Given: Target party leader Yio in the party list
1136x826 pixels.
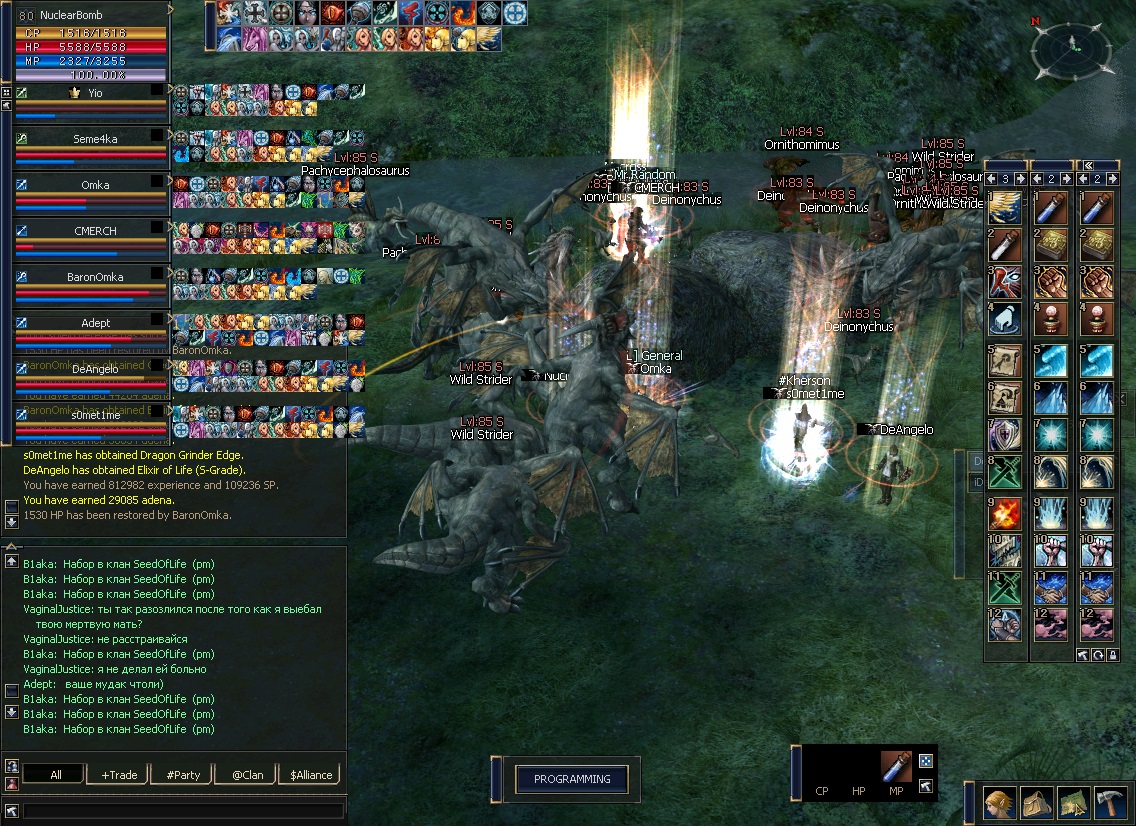Looking at the screenshot, I should tap(95, 93).
